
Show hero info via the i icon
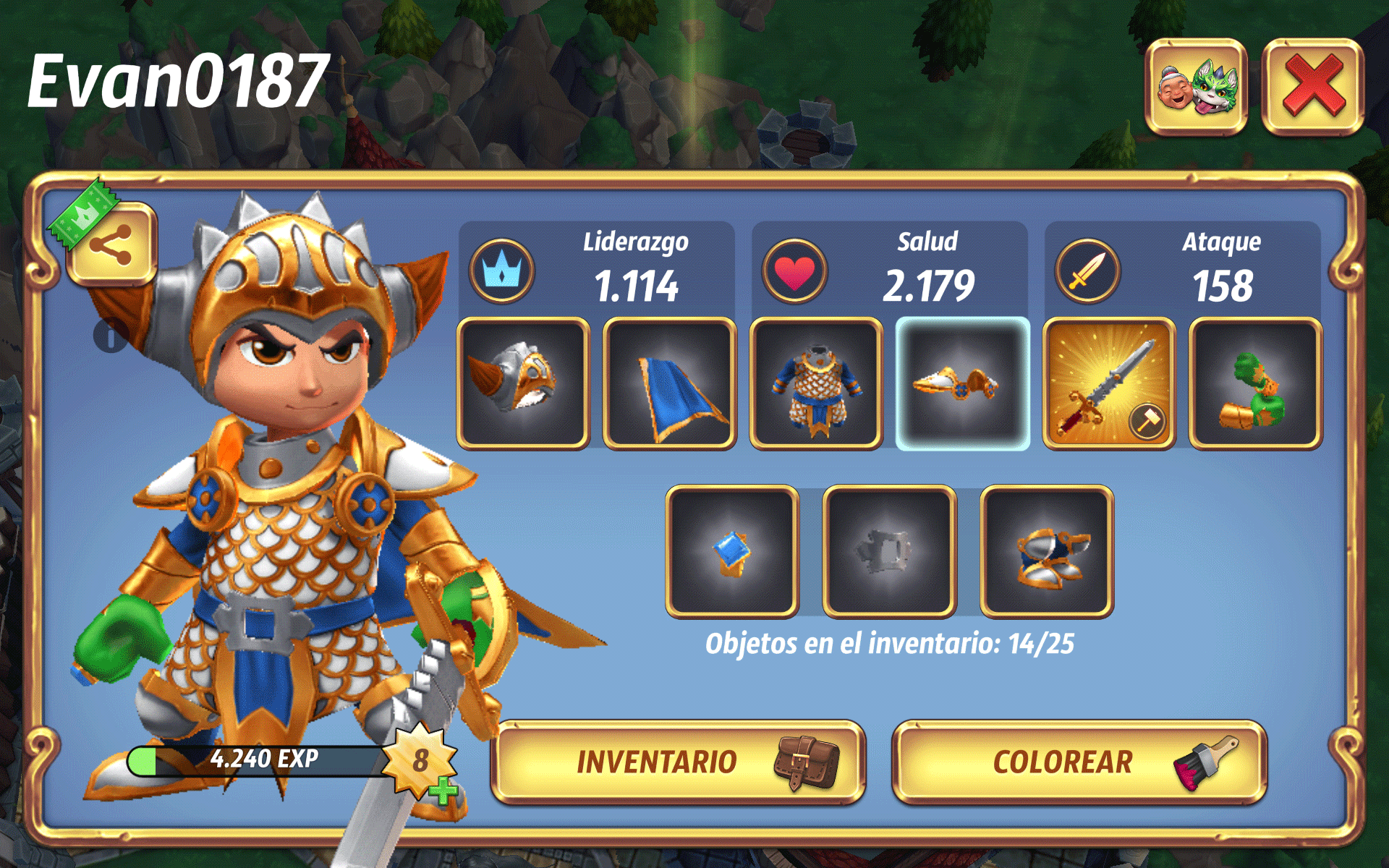(x=110, y=336)
